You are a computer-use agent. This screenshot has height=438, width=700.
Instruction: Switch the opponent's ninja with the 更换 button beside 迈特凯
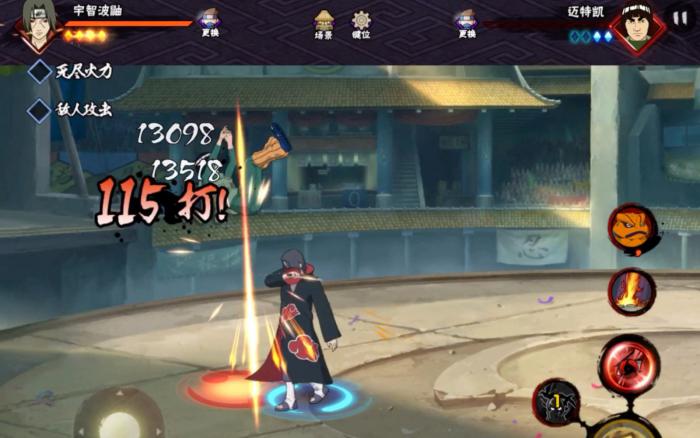[x=466, y=22]
